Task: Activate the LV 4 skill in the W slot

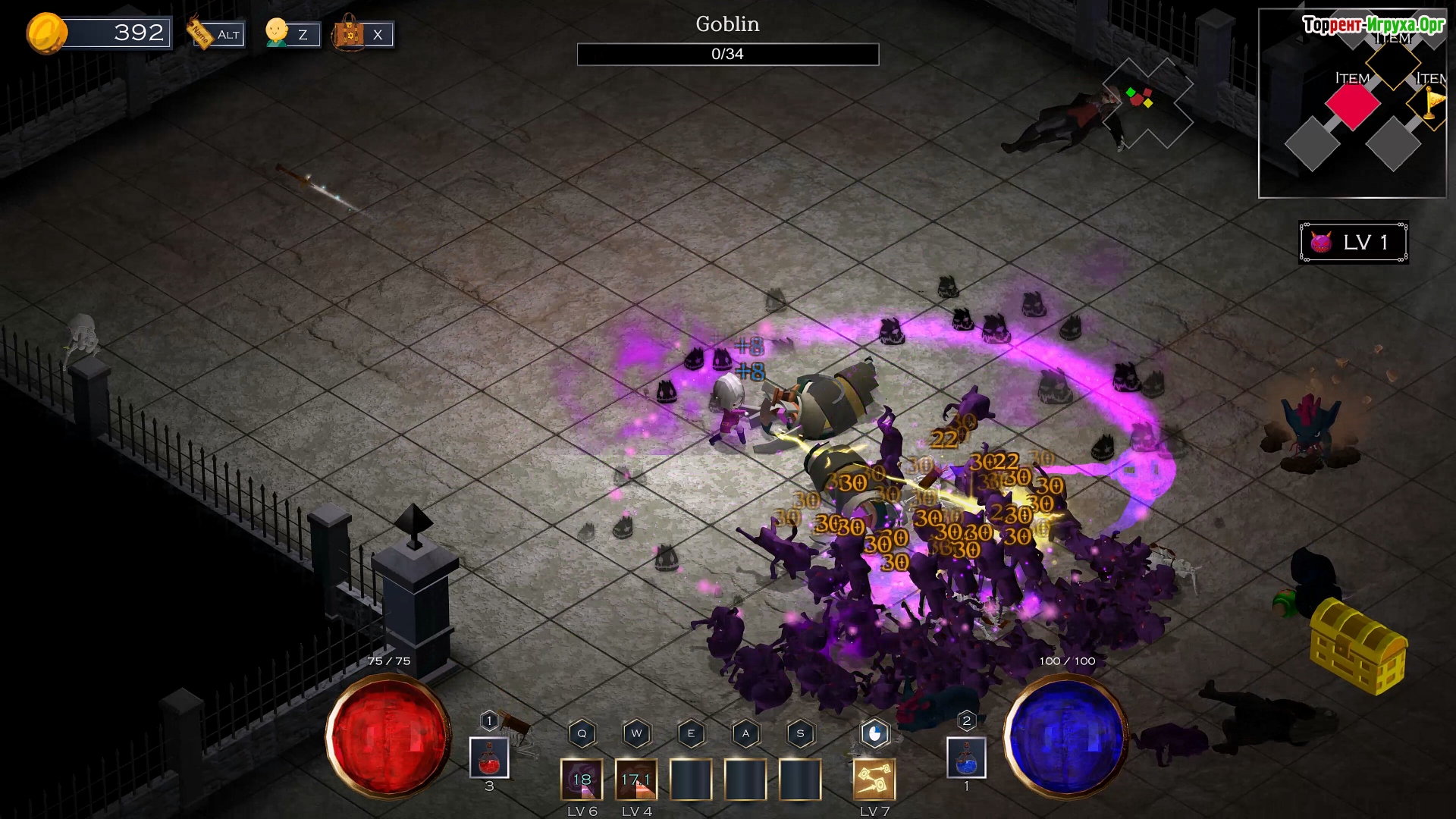Action: [636, 780]
